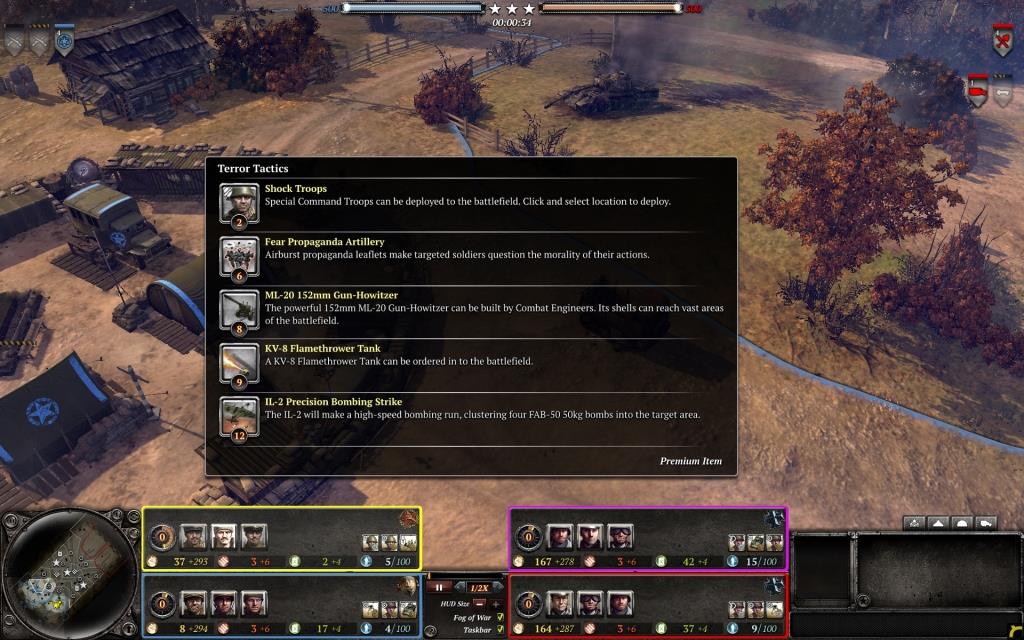Screen dimensions: 1024x640
Task: Select first commander portrait in red player panel
Action: pyautogui.click(x=559, y=605)
